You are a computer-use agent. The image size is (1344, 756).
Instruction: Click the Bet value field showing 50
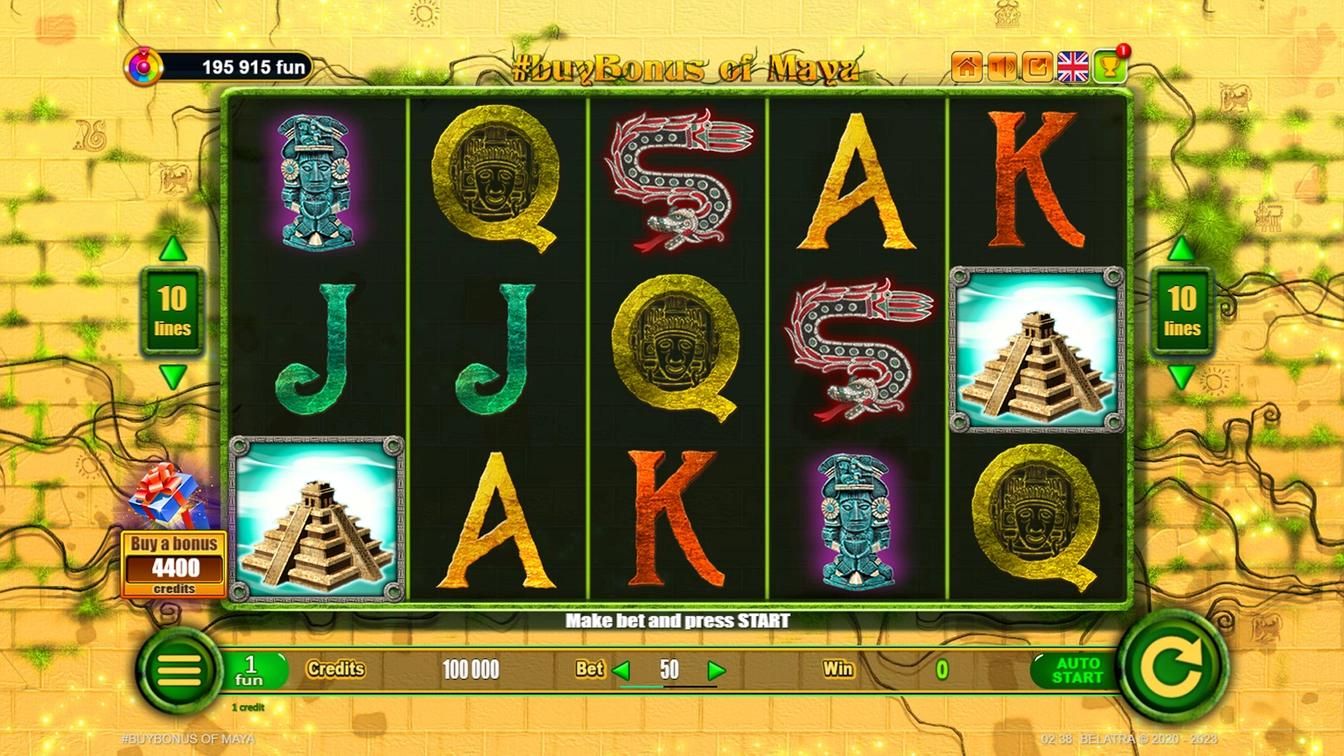(x=672, y=670)
